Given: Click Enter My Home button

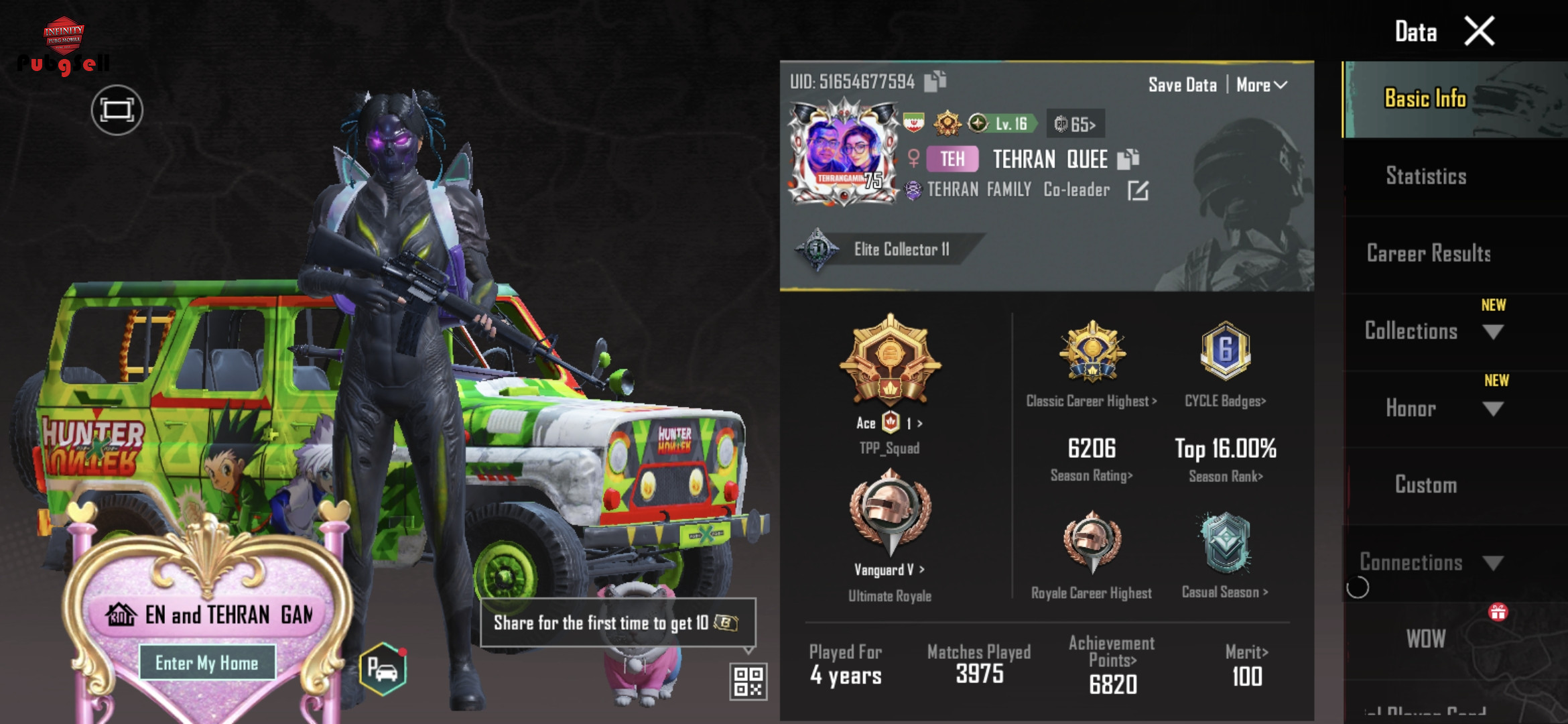Looking at the screenshot, I should 206,663.
